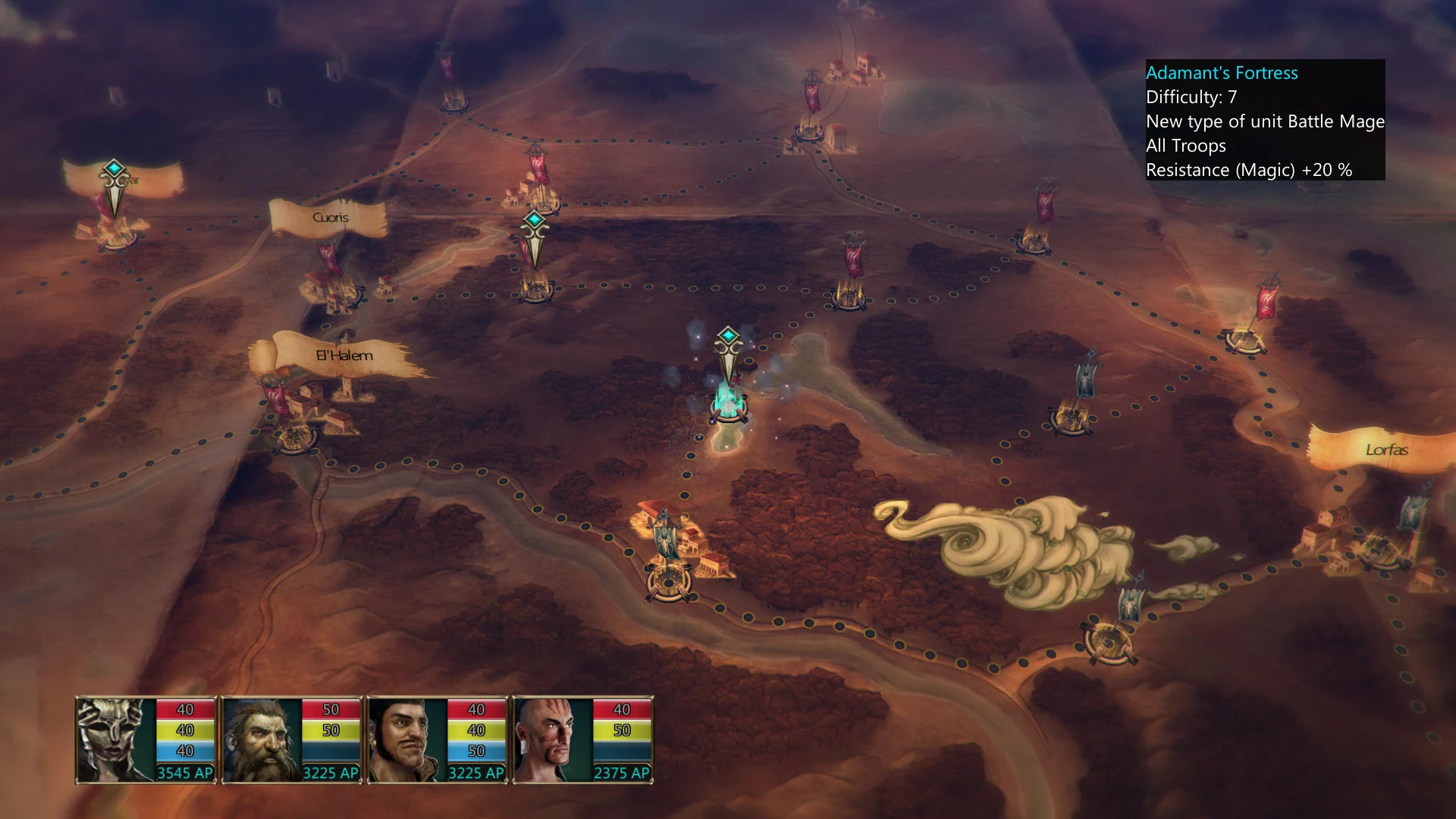The width and height of the screenshot is (1456, 819).
Task: Open the Adamant's Fortress location link
Action: tap(1221, 73)
